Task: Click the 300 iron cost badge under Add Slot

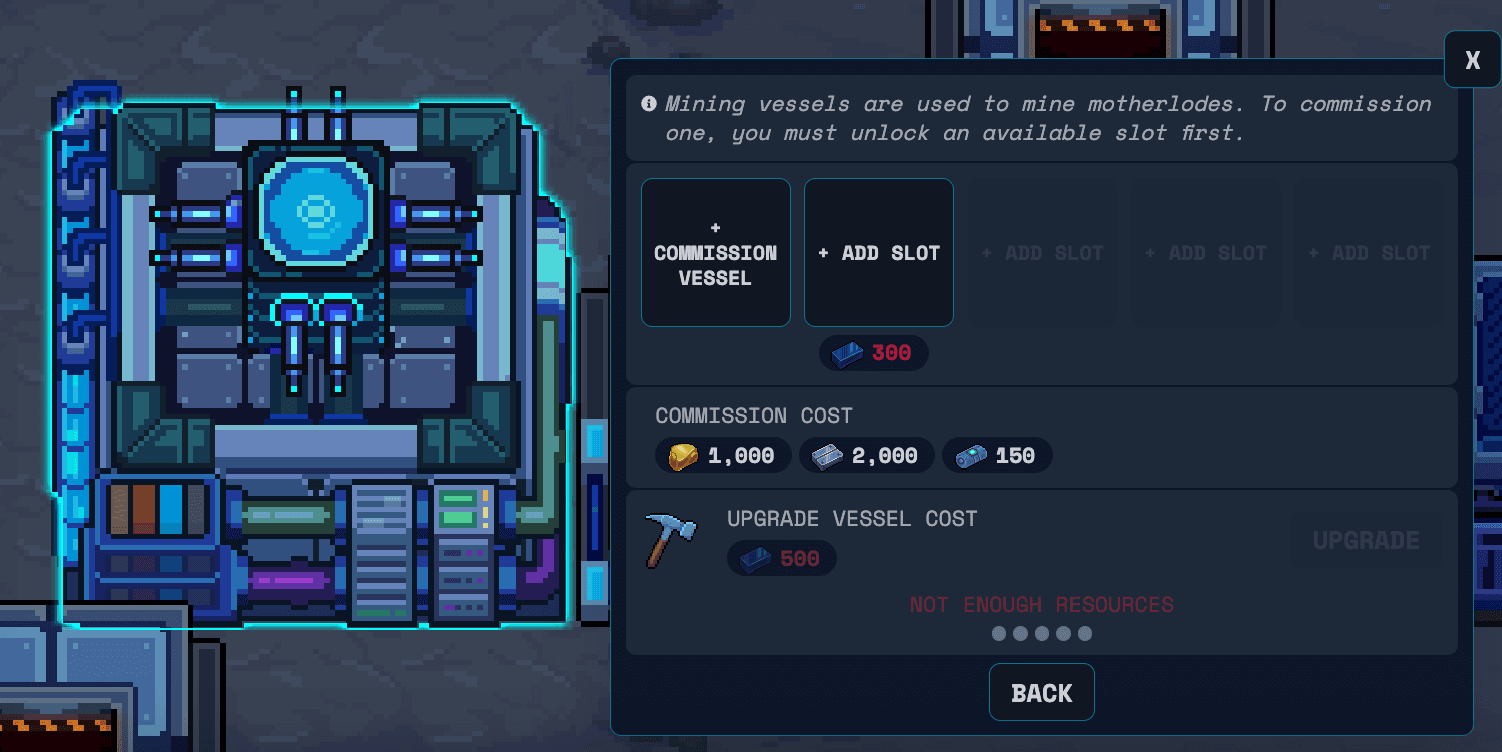Action: (873, 352)
